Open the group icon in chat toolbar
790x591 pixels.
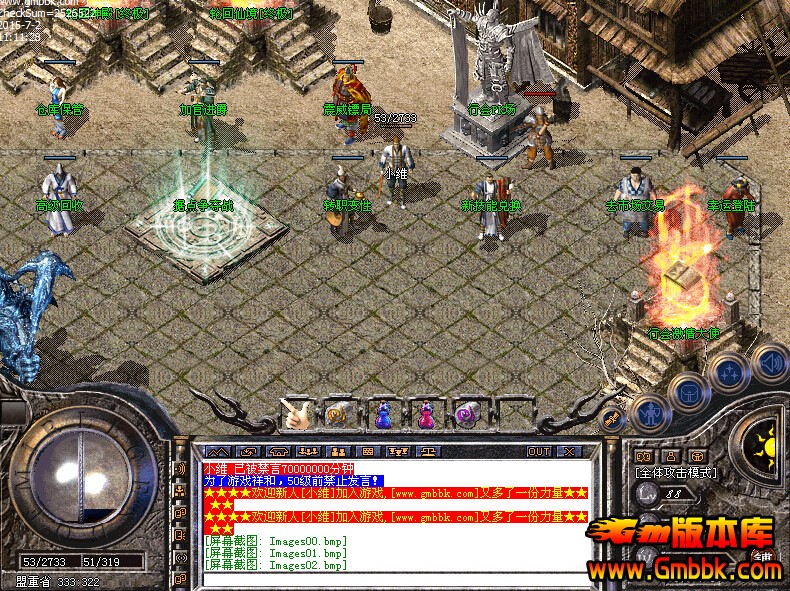pyautogui.click(x=336, y=452)
